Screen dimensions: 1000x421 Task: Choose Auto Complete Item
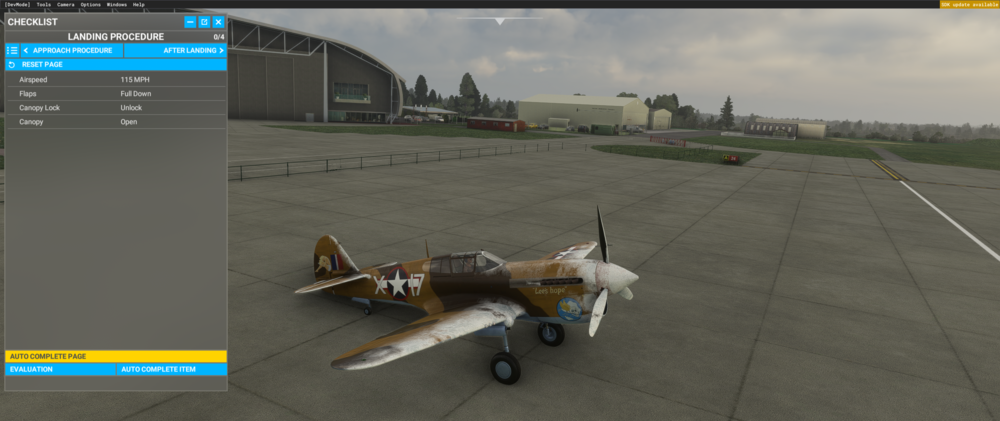(171, 369)
